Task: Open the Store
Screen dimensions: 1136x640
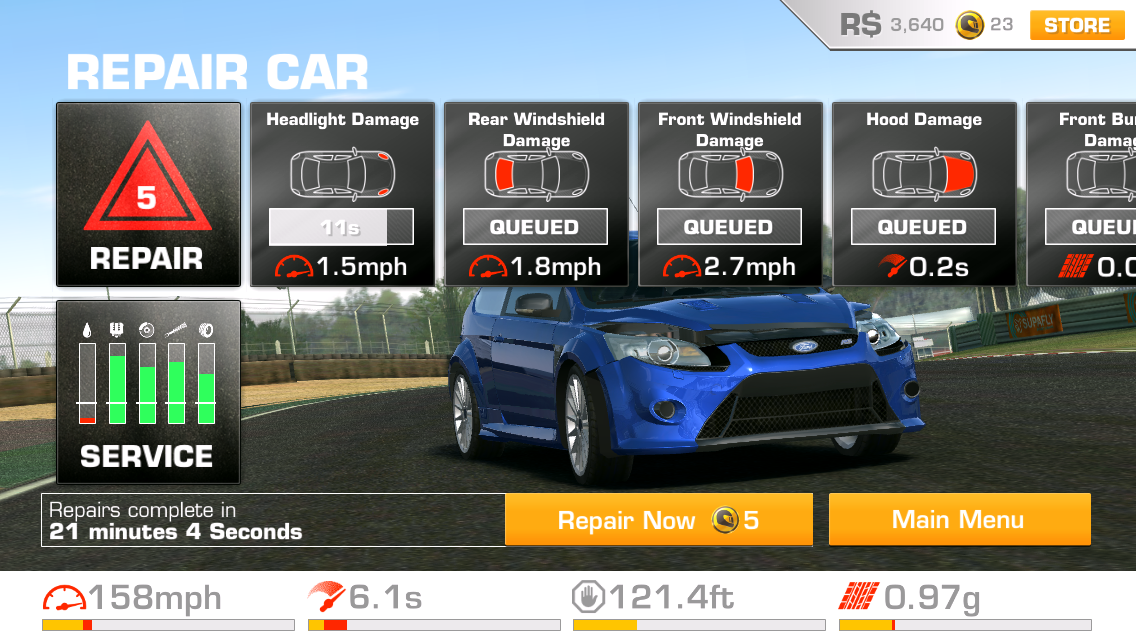Action: pos(1076,25)
